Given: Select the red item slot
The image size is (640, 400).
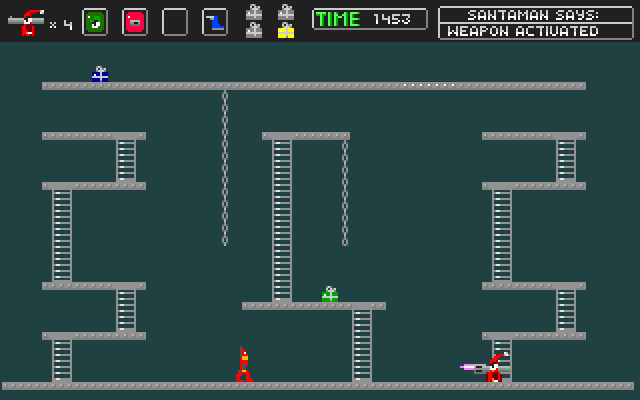Looking at the screenshot, I should point(135,21).
